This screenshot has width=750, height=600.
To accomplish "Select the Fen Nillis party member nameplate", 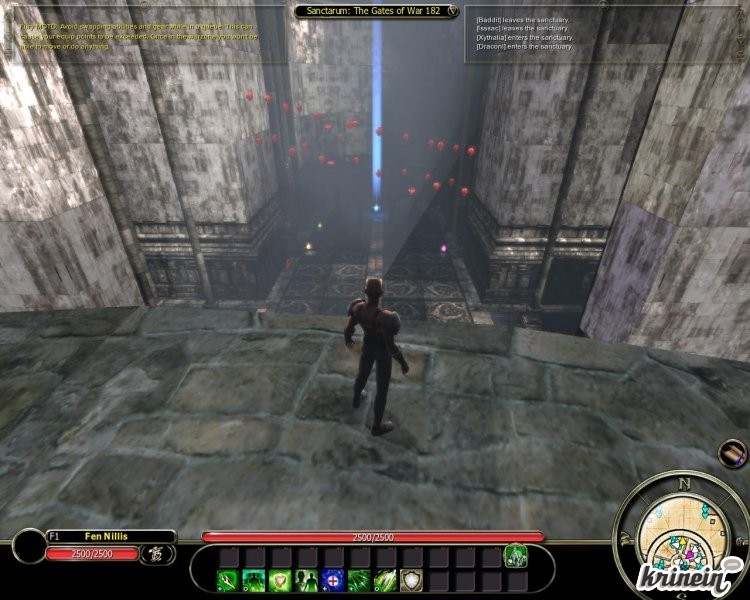I will click(x=110, y=537).
